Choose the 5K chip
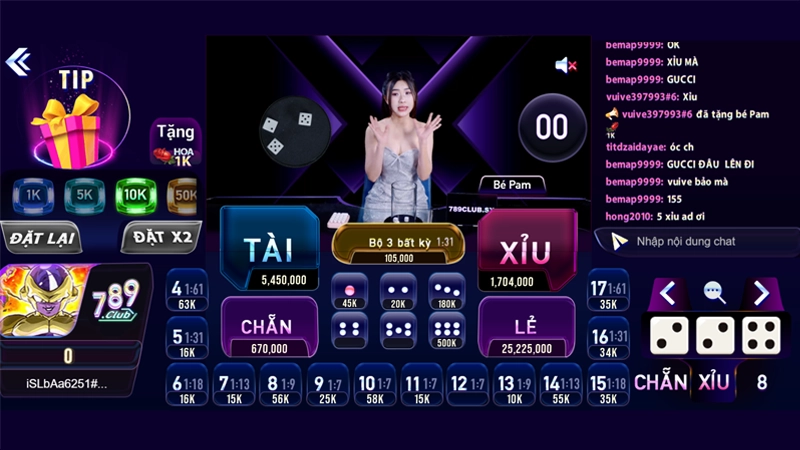The height and width of the screenshot is (450, 800). pyautogui.click(x=84, y=194)
